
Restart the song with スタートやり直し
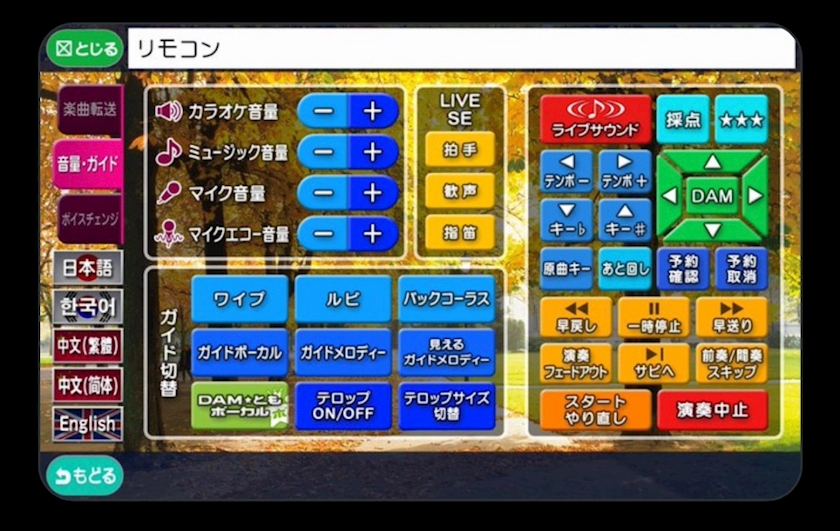(x=596, y=410)
